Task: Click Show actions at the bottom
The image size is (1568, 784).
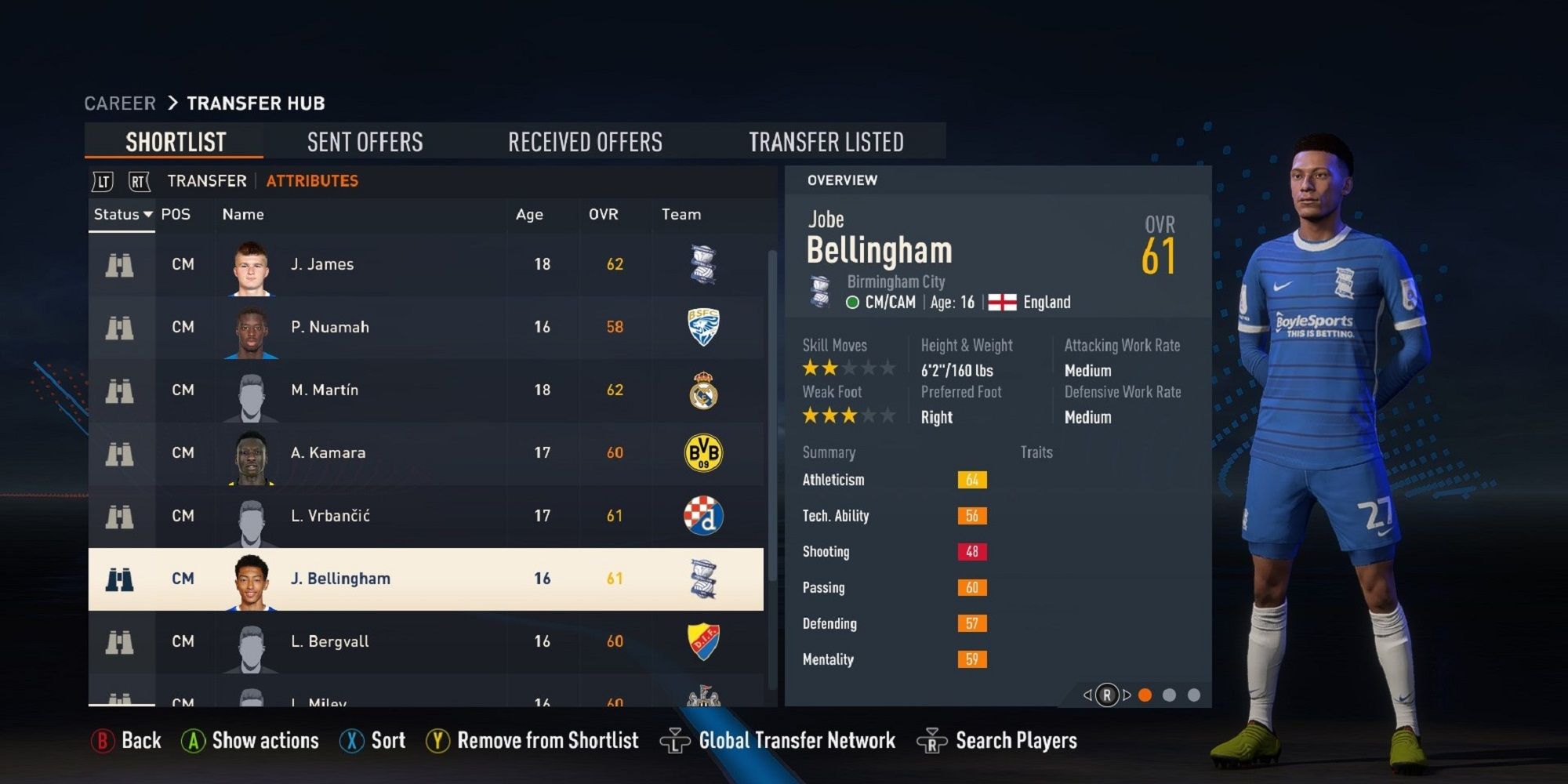Action: tap(249, 739)
